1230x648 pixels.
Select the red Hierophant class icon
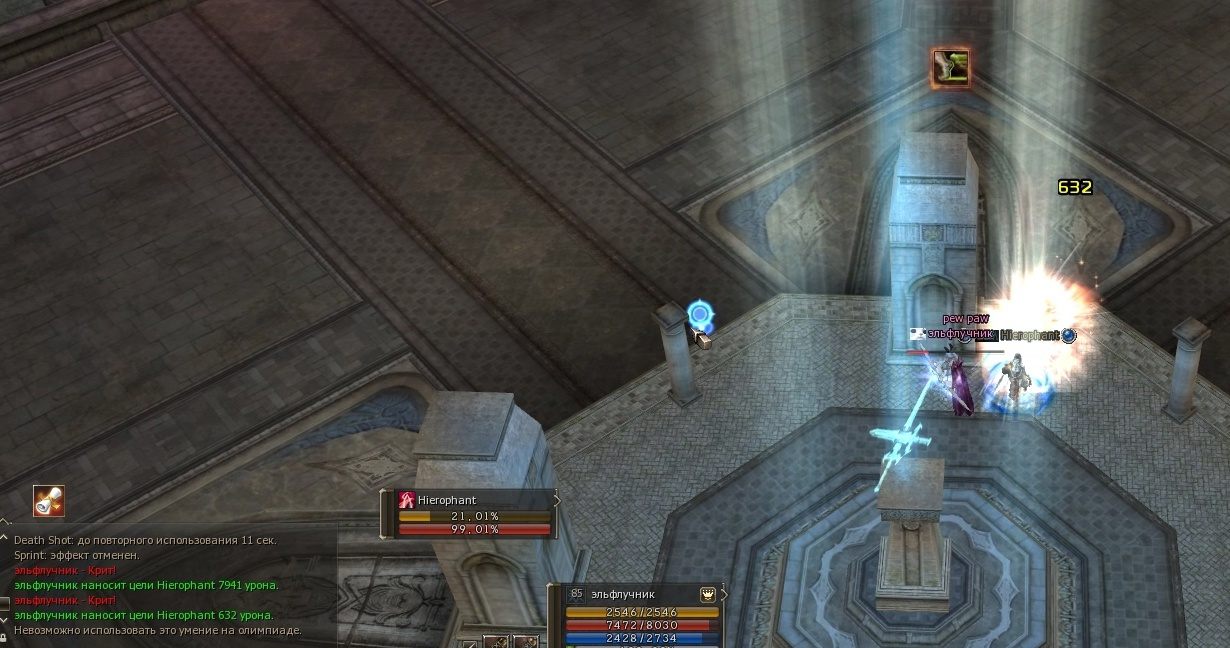407,500
